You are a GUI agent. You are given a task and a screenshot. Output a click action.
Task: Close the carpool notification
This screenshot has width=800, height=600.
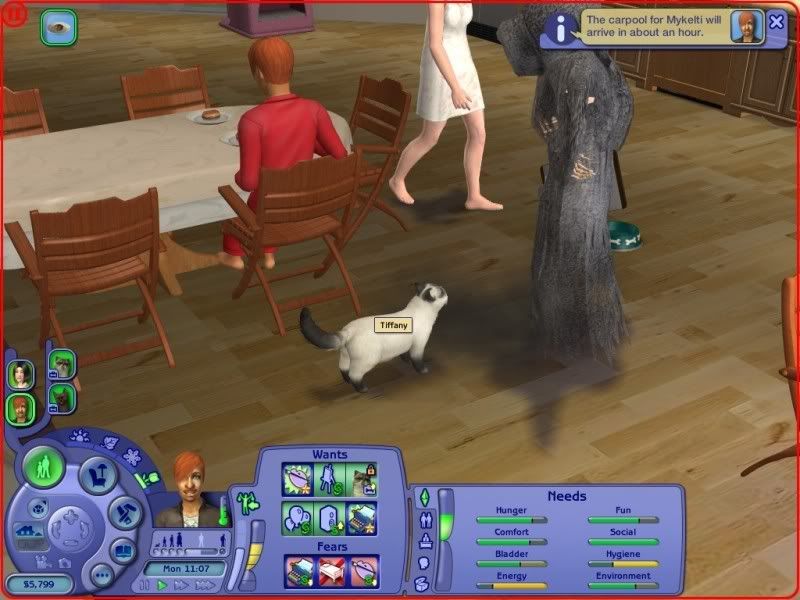tap(776, 22)
